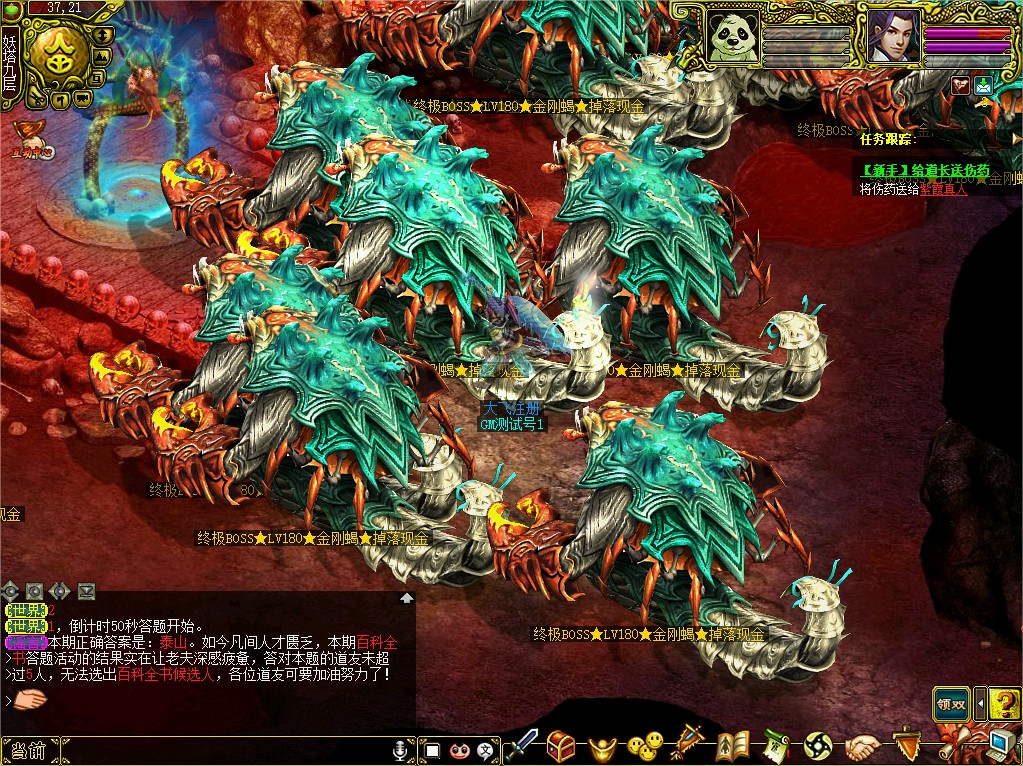This screenshot has width=1023, height=766.
Task: Open the open book icon
Action: [x=732, y=746]
